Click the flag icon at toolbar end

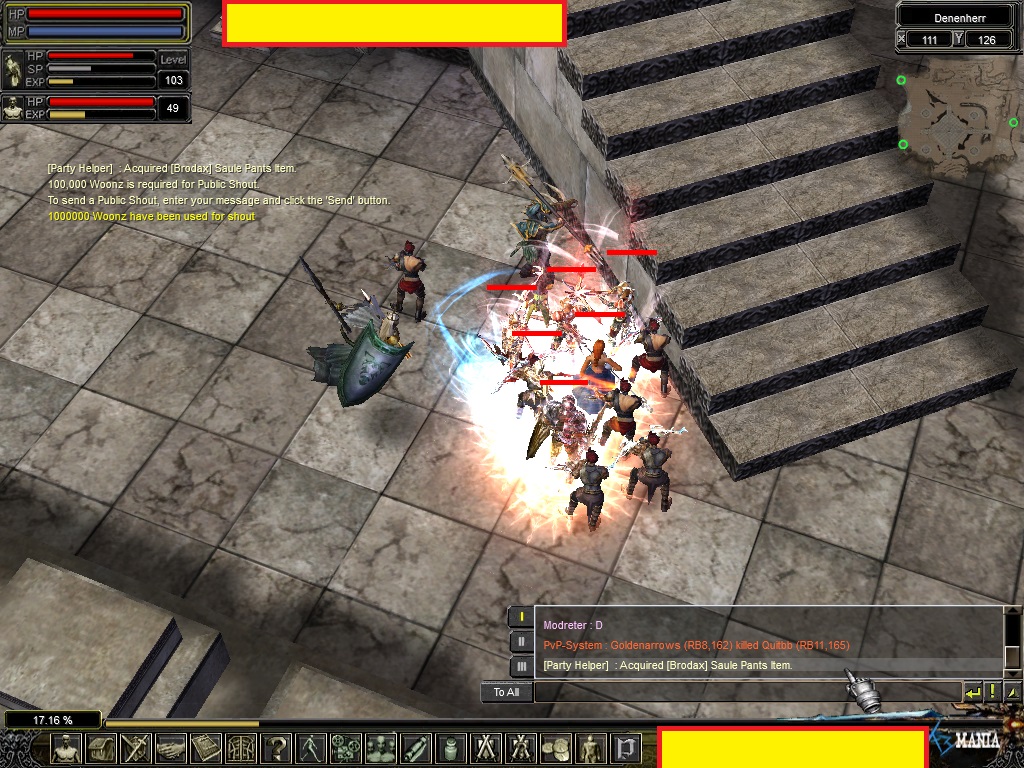[x=625, y=748]
